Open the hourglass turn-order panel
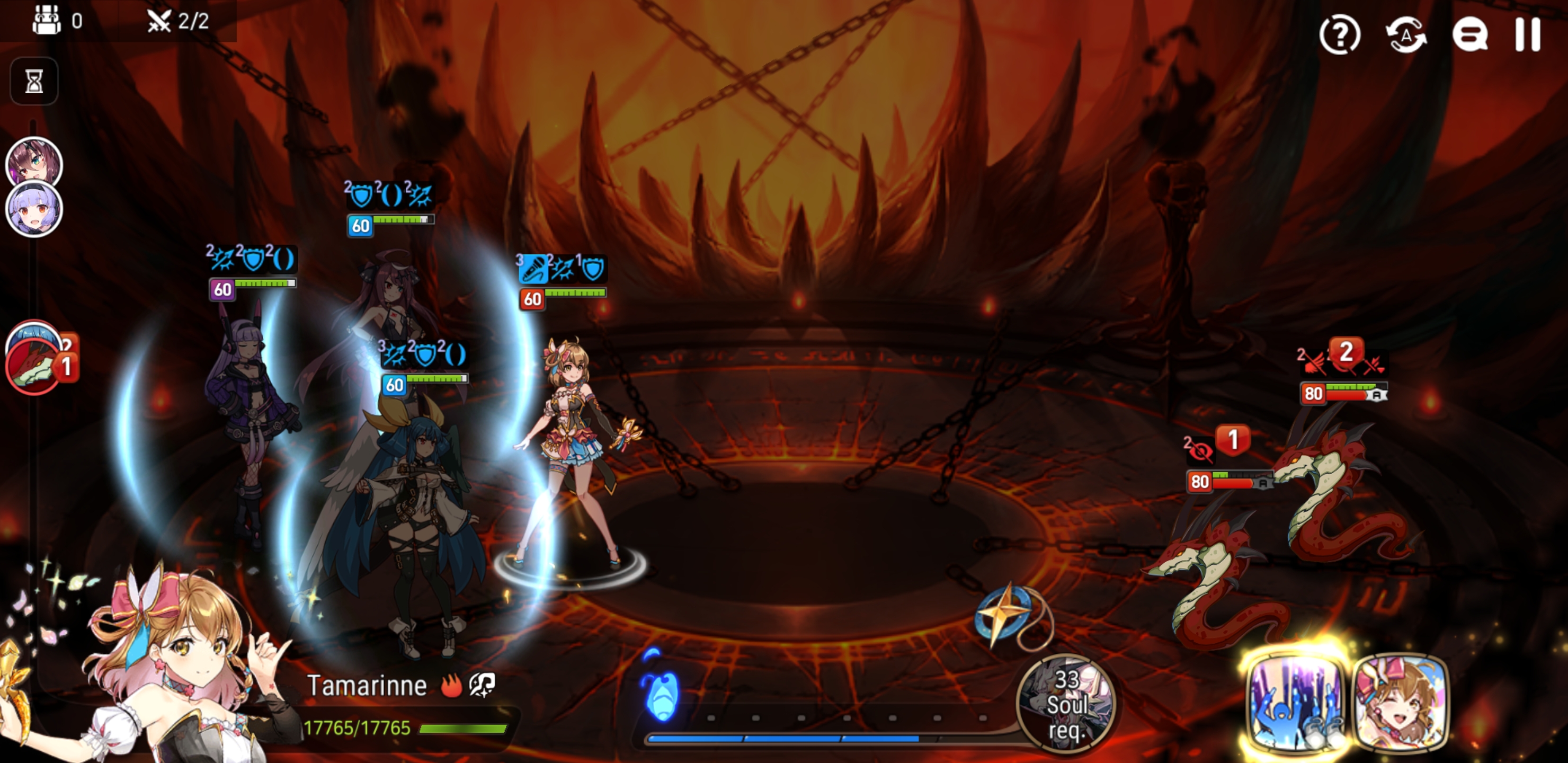 (x=33, y=81)
